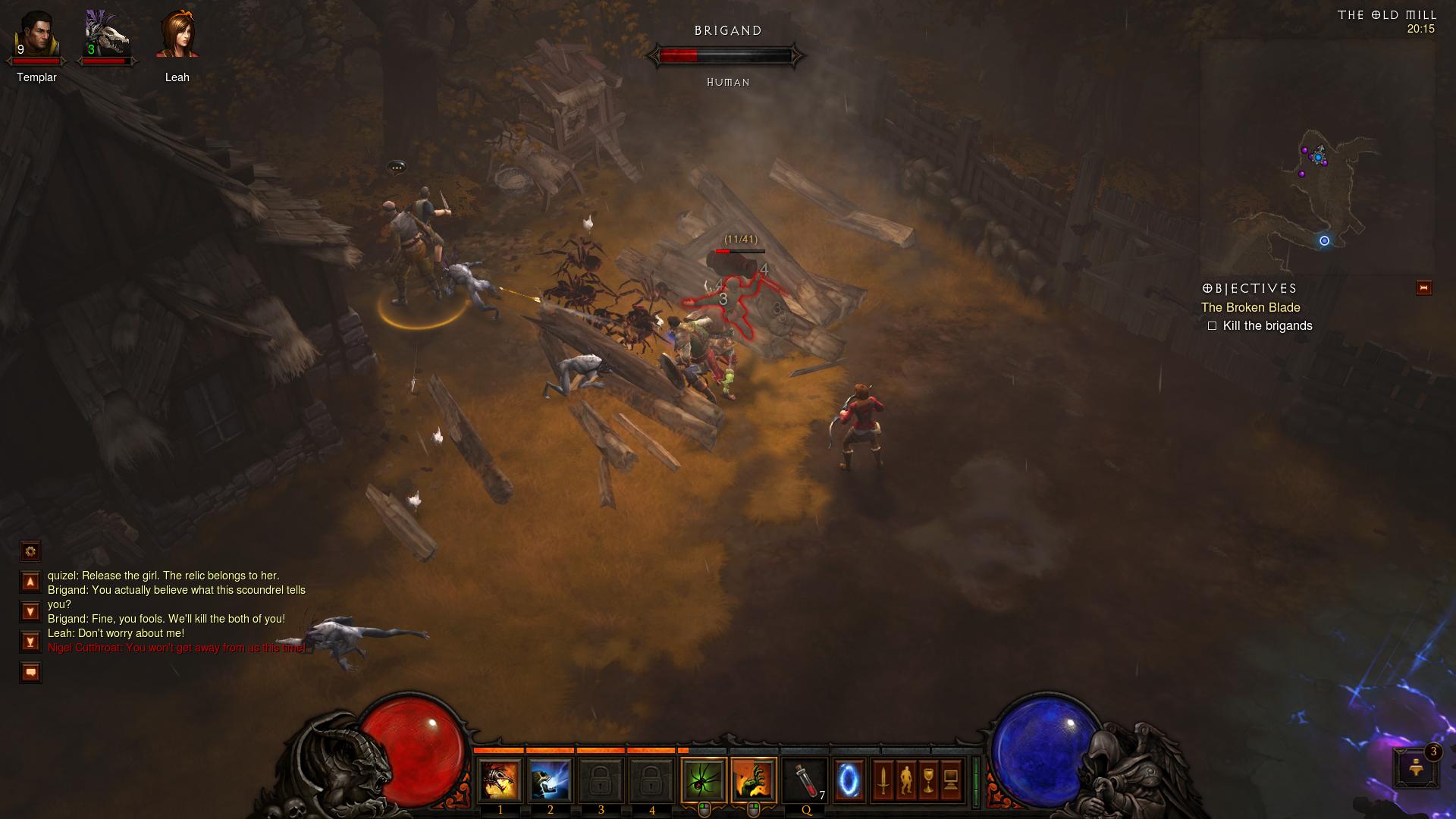Open the skills menu with sword icon
Viewport: 1456px width, 819px height.
click(883, 780)
